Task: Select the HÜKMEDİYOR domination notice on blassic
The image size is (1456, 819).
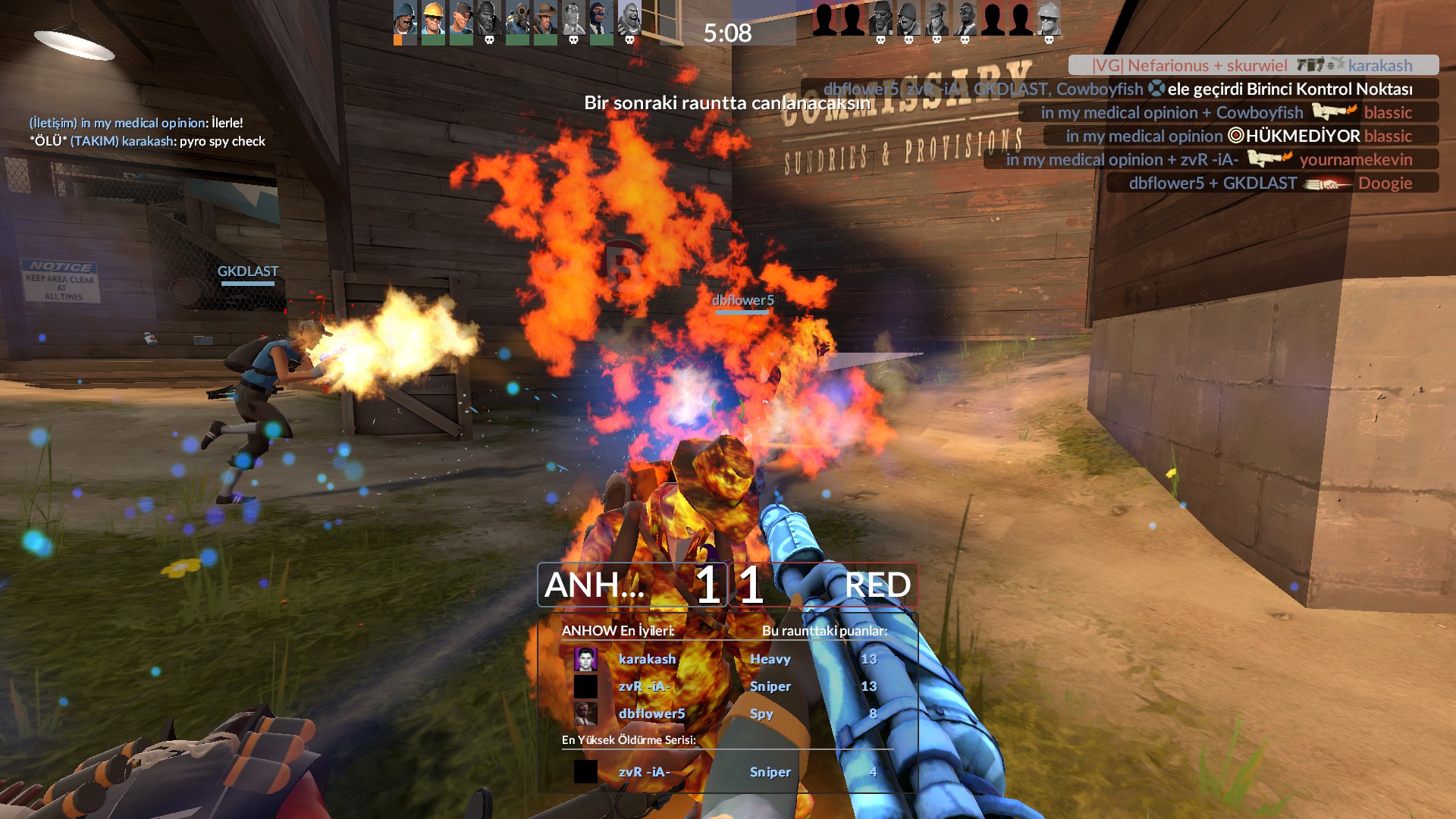Action: [x=1240, y=136]
